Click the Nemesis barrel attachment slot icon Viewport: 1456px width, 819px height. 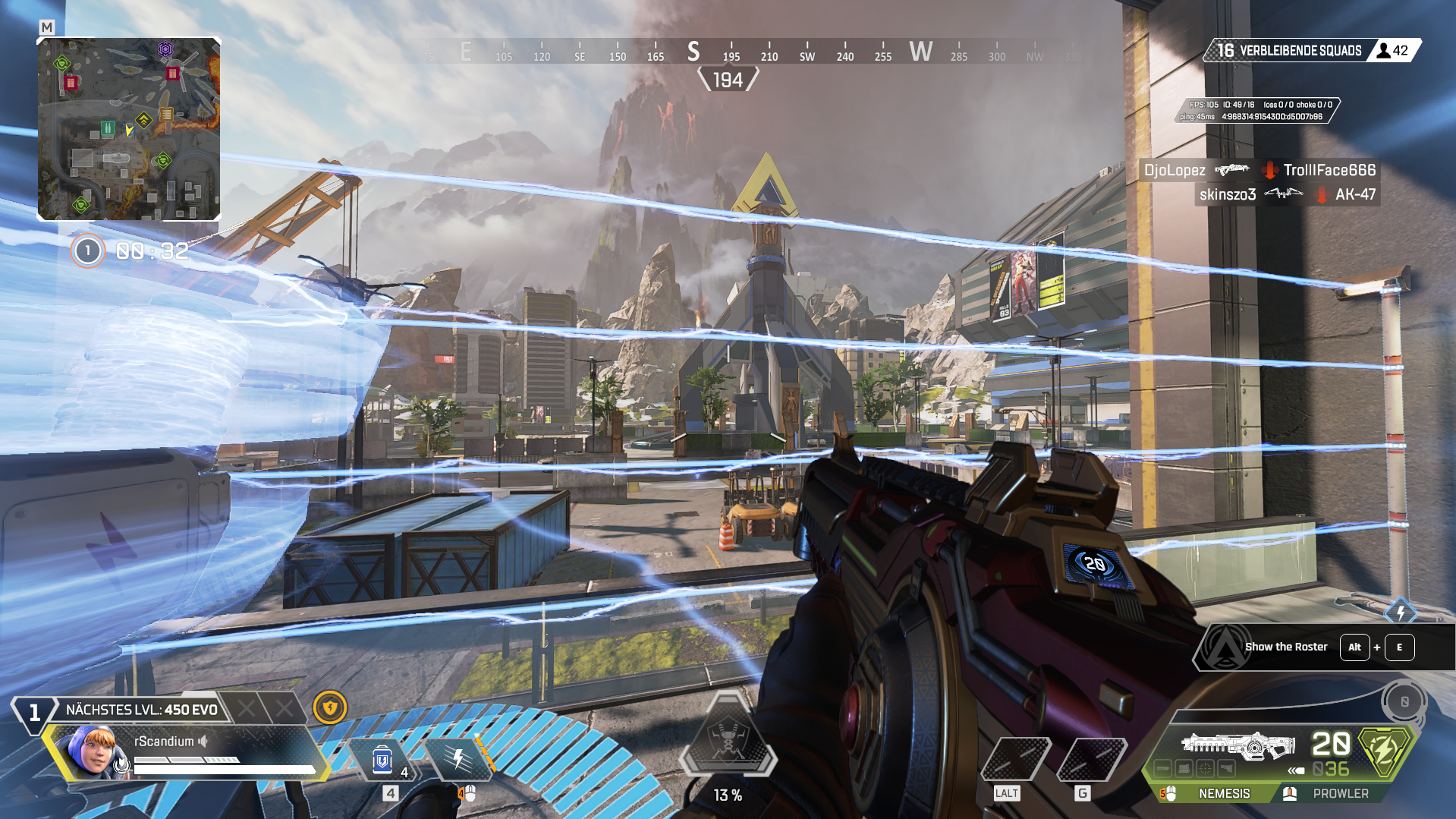[x=1162, y=768]
